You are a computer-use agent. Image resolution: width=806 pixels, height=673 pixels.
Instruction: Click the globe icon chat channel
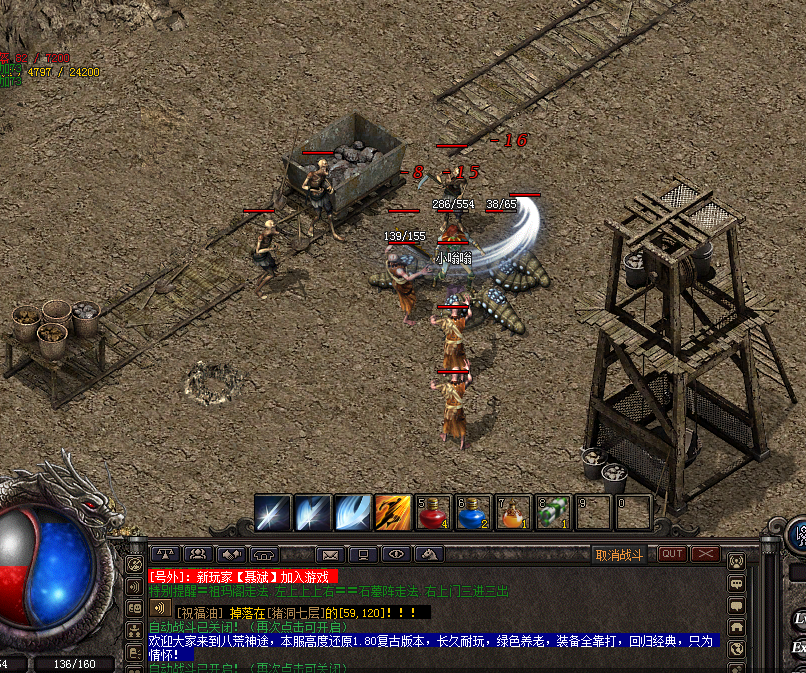(x=737, y=648)
